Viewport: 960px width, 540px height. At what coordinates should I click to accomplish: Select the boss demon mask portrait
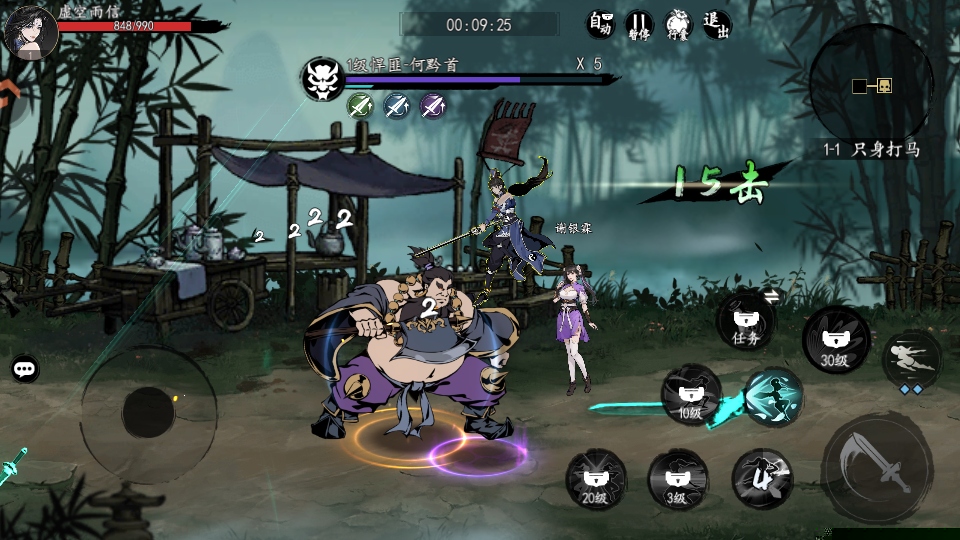[323, 78]
